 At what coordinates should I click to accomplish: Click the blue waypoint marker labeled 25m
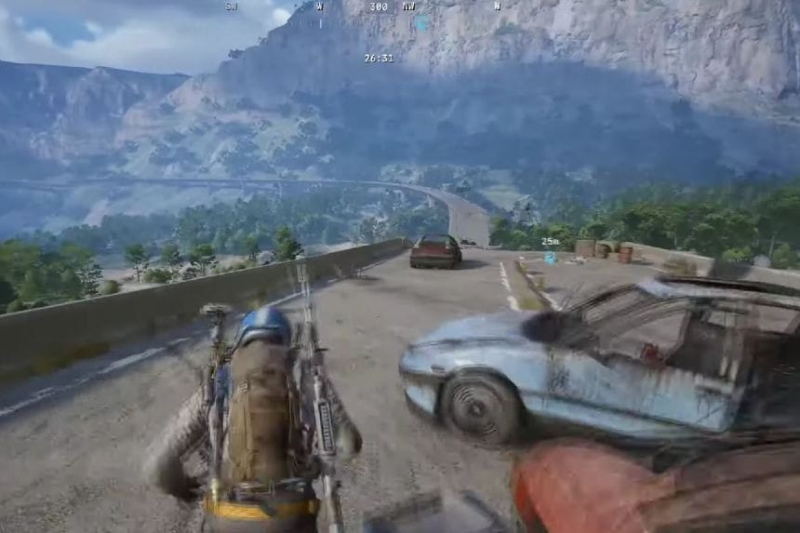(550, 258)
